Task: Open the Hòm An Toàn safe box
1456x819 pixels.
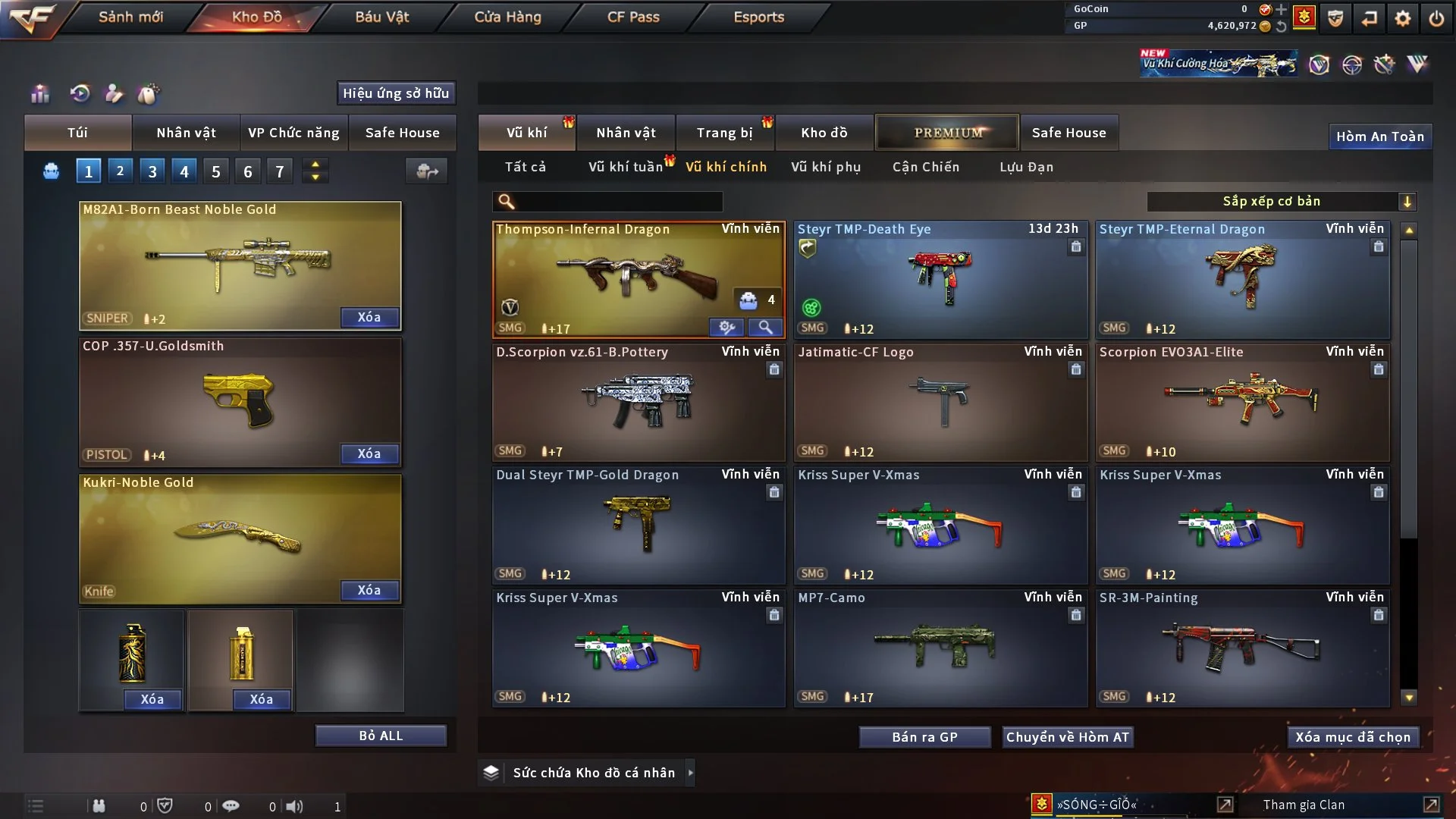Action: [x=1379, y=136]
